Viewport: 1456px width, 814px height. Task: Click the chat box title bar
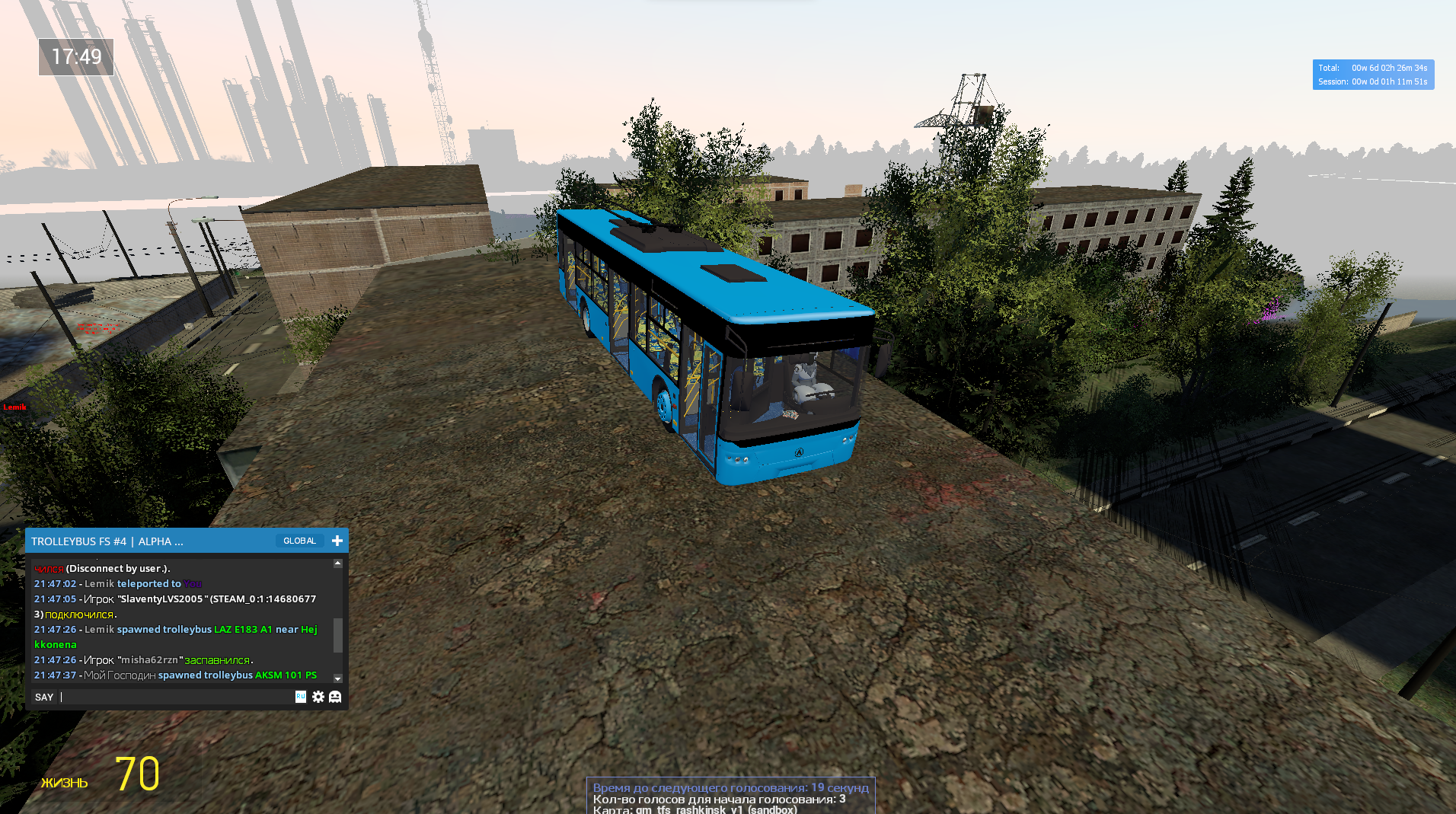point(152,541)
